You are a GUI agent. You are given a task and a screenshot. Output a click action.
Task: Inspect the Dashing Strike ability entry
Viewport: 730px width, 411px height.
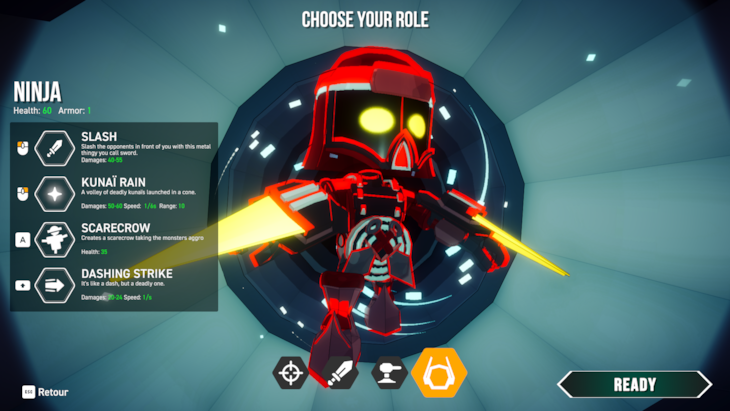click(x=114, y=284)
